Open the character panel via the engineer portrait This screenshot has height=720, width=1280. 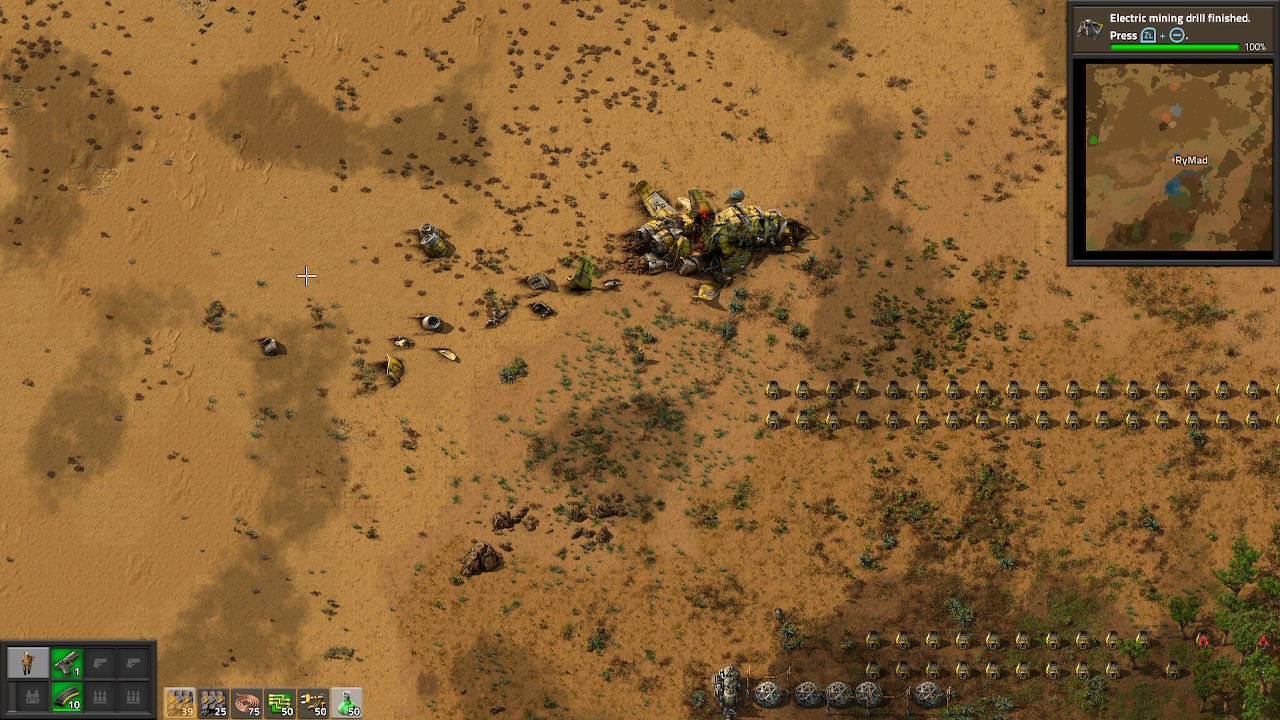pyautogui.click(x=28, y=662)
